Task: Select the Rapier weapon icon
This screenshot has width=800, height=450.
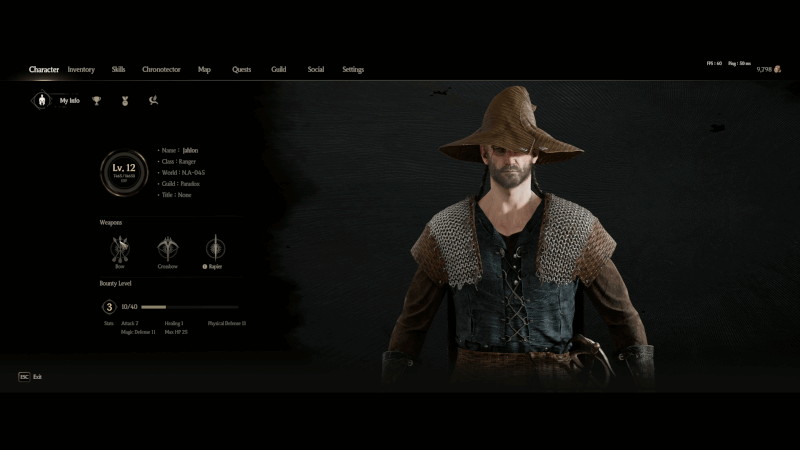Action: [215, 248]
